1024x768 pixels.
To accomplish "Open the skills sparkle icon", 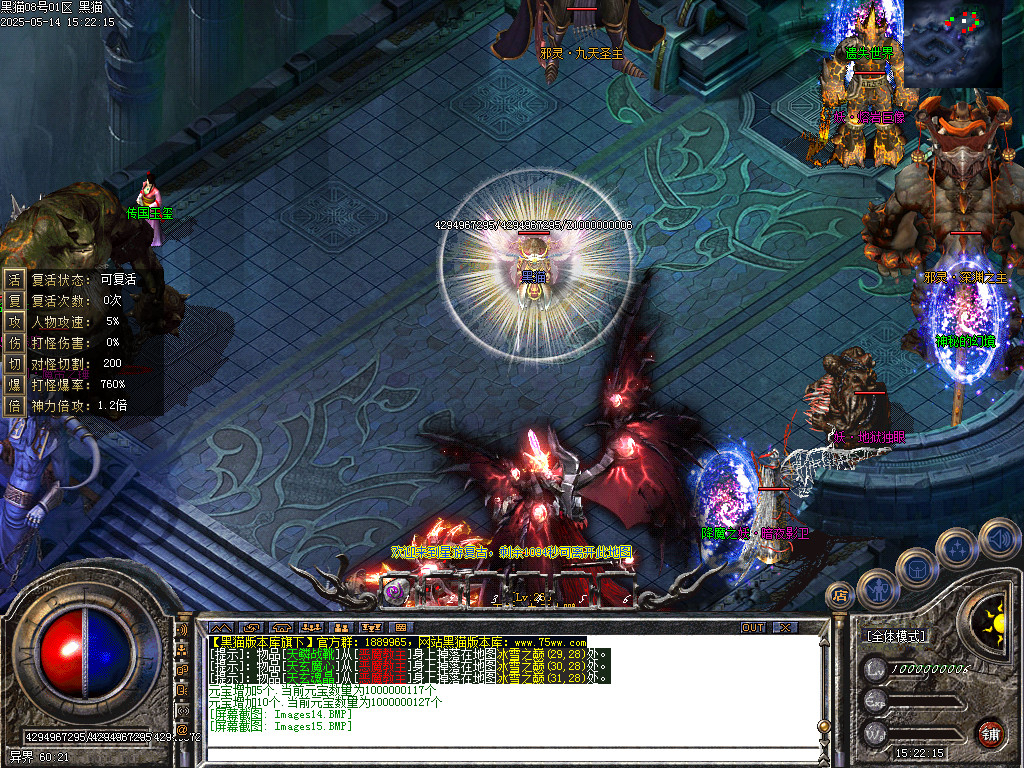I will (x=957, y=547).
